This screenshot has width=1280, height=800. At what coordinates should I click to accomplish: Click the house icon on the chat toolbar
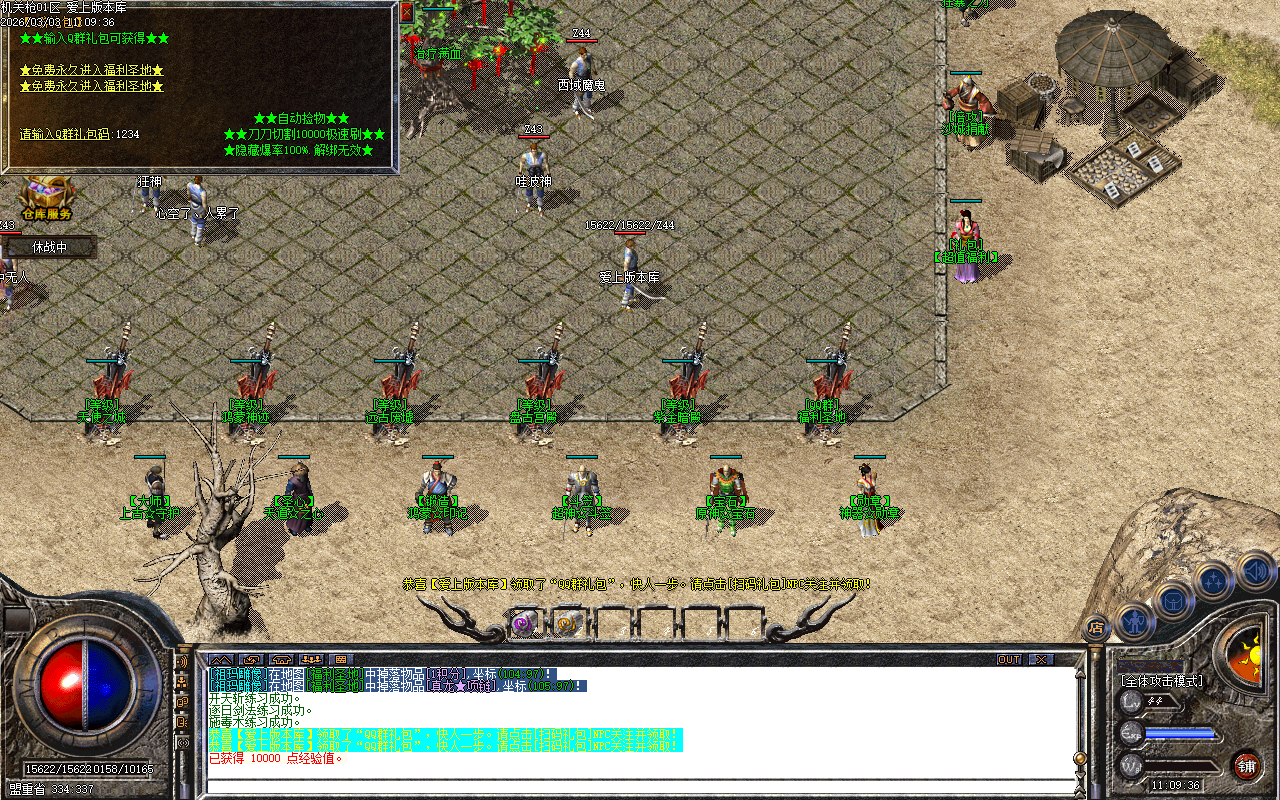coord(281,659)
